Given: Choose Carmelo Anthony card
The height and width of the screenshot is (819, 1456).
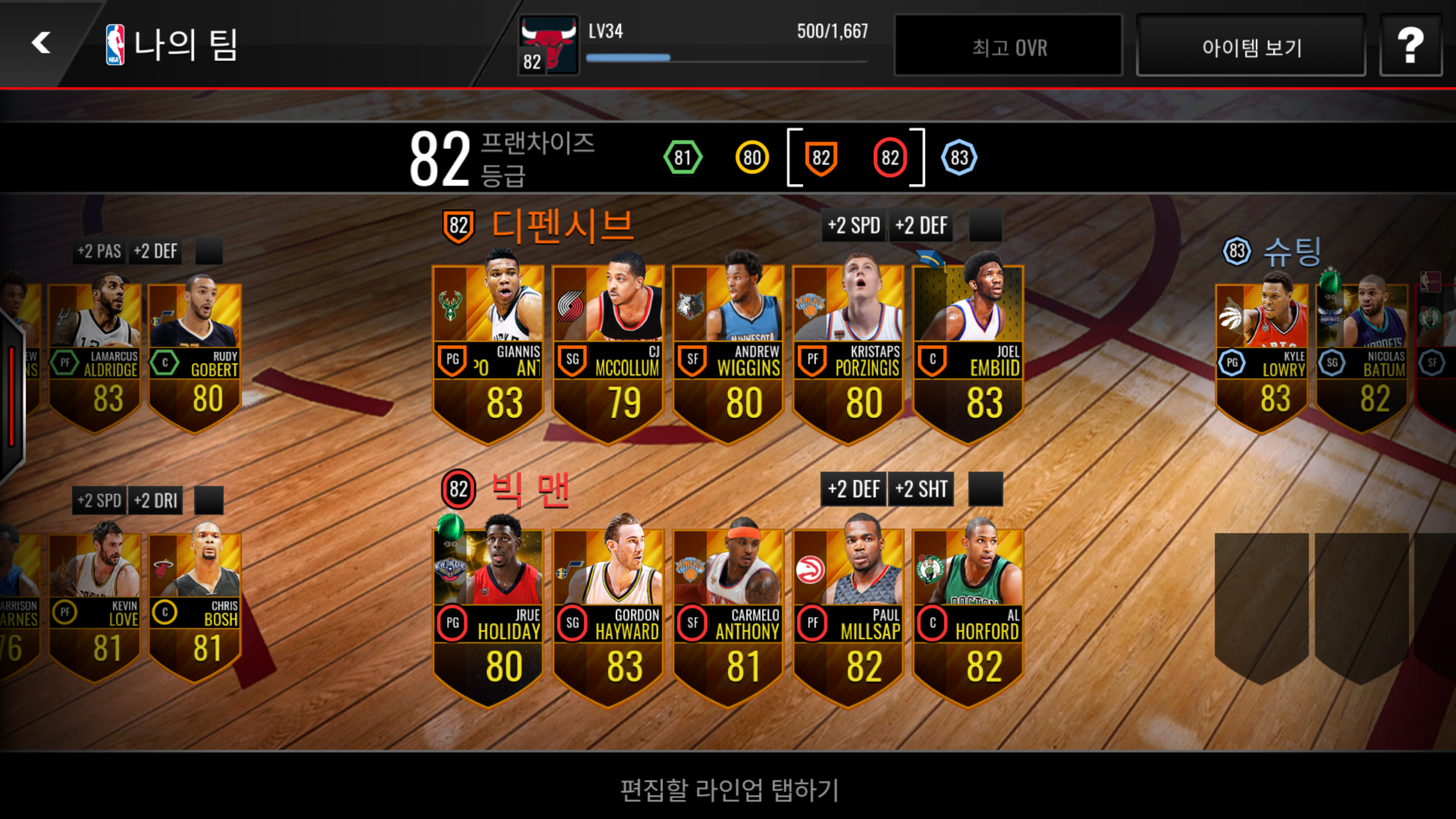Looking at the screenshot, I should [728, 617].
